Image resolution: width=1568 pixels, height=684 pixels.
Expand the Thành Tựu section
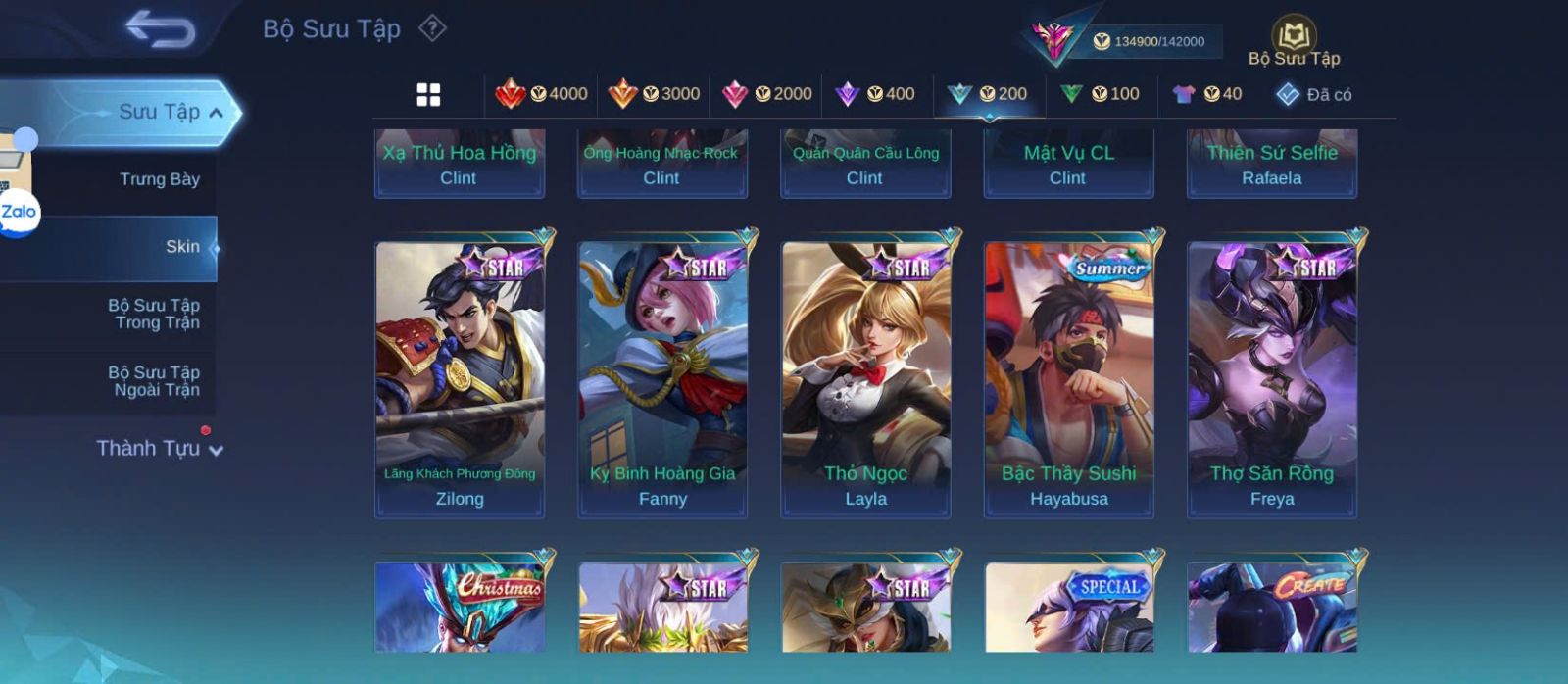[x=160, y=449]
